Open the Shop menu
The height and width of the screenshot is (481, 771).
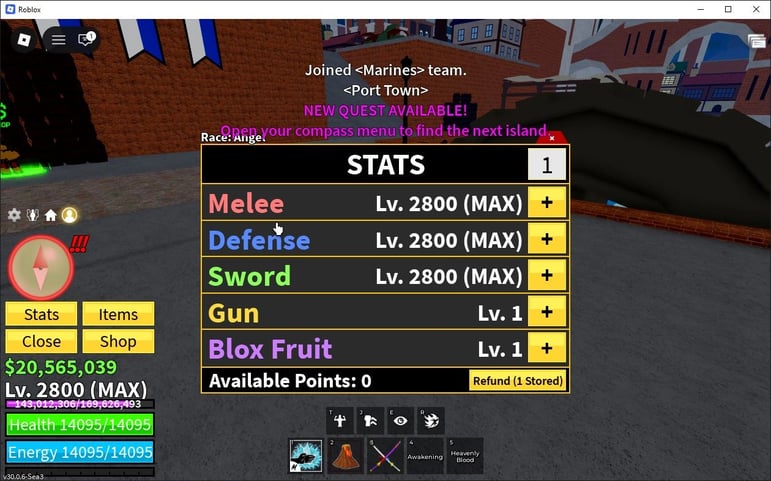coord(118,341)
